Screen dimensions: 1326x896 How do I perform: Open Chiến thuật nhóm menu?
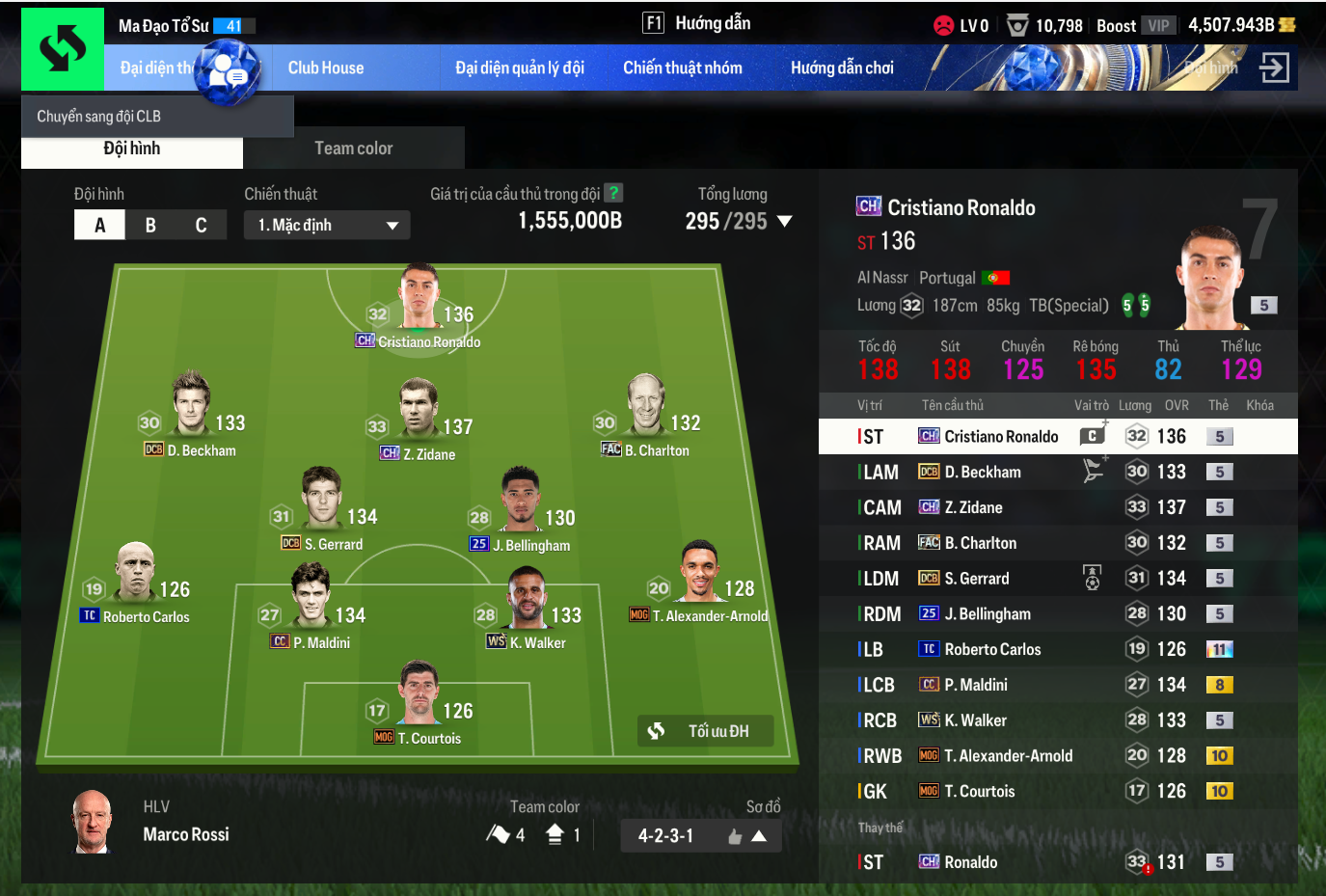point(683,68)
